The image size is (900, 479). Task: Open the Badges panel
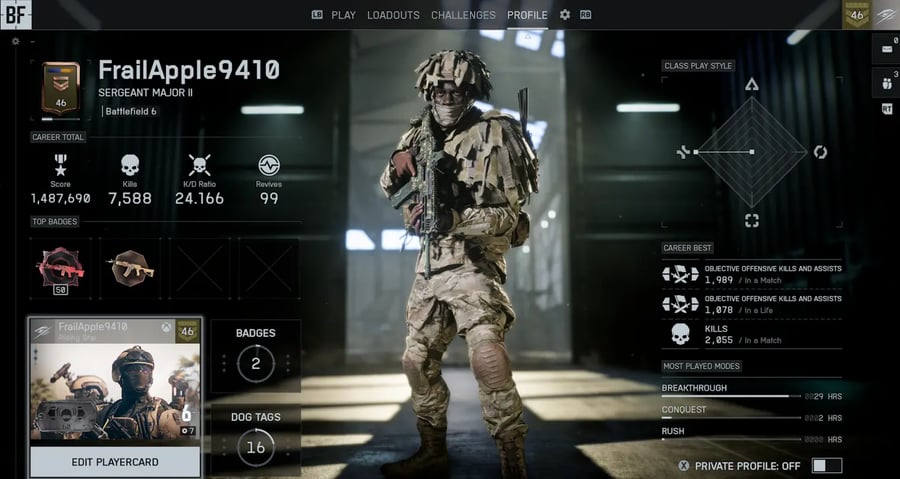pos(256,354)
